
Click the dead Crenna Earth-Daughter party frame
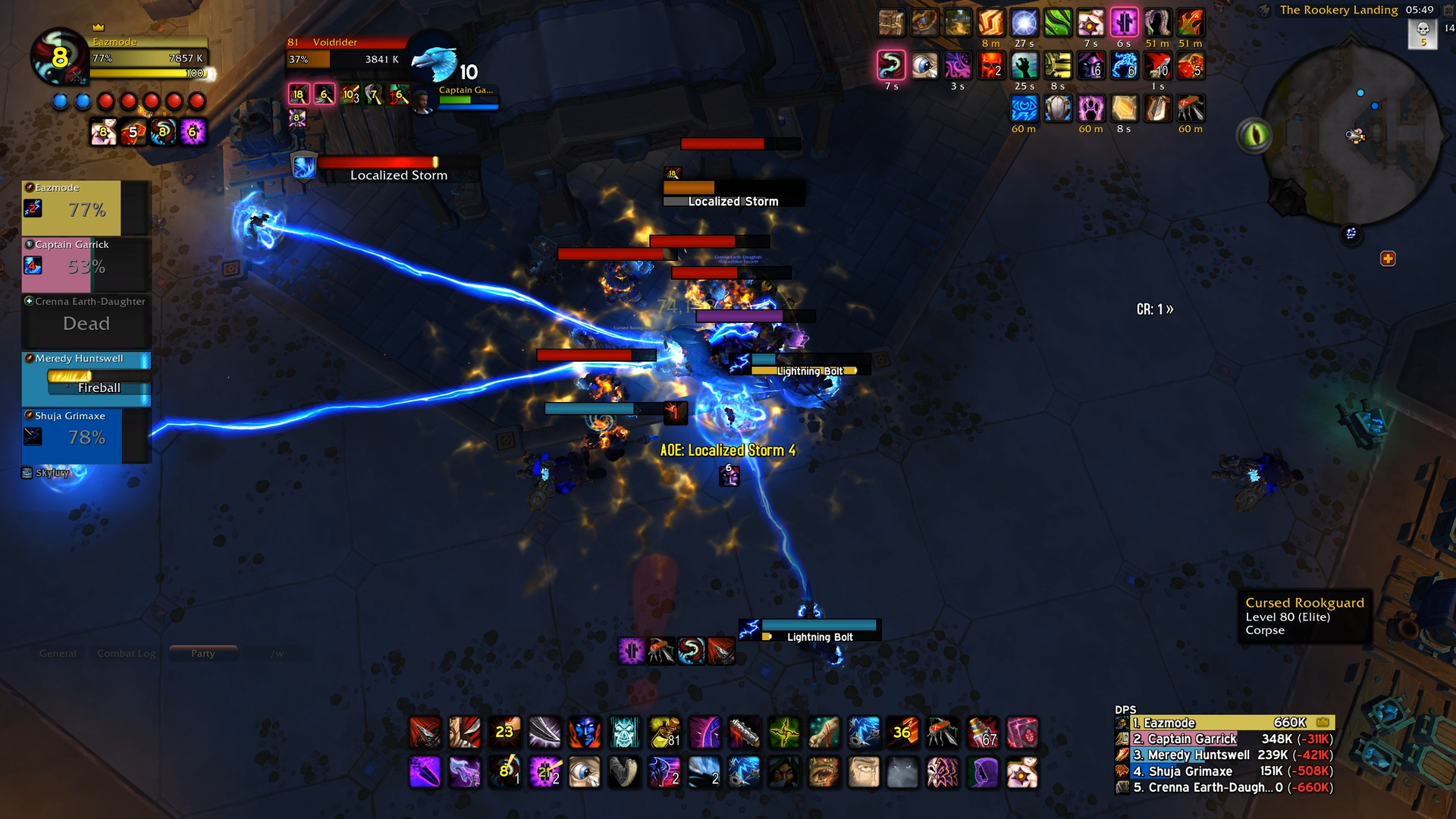(86, 322)
